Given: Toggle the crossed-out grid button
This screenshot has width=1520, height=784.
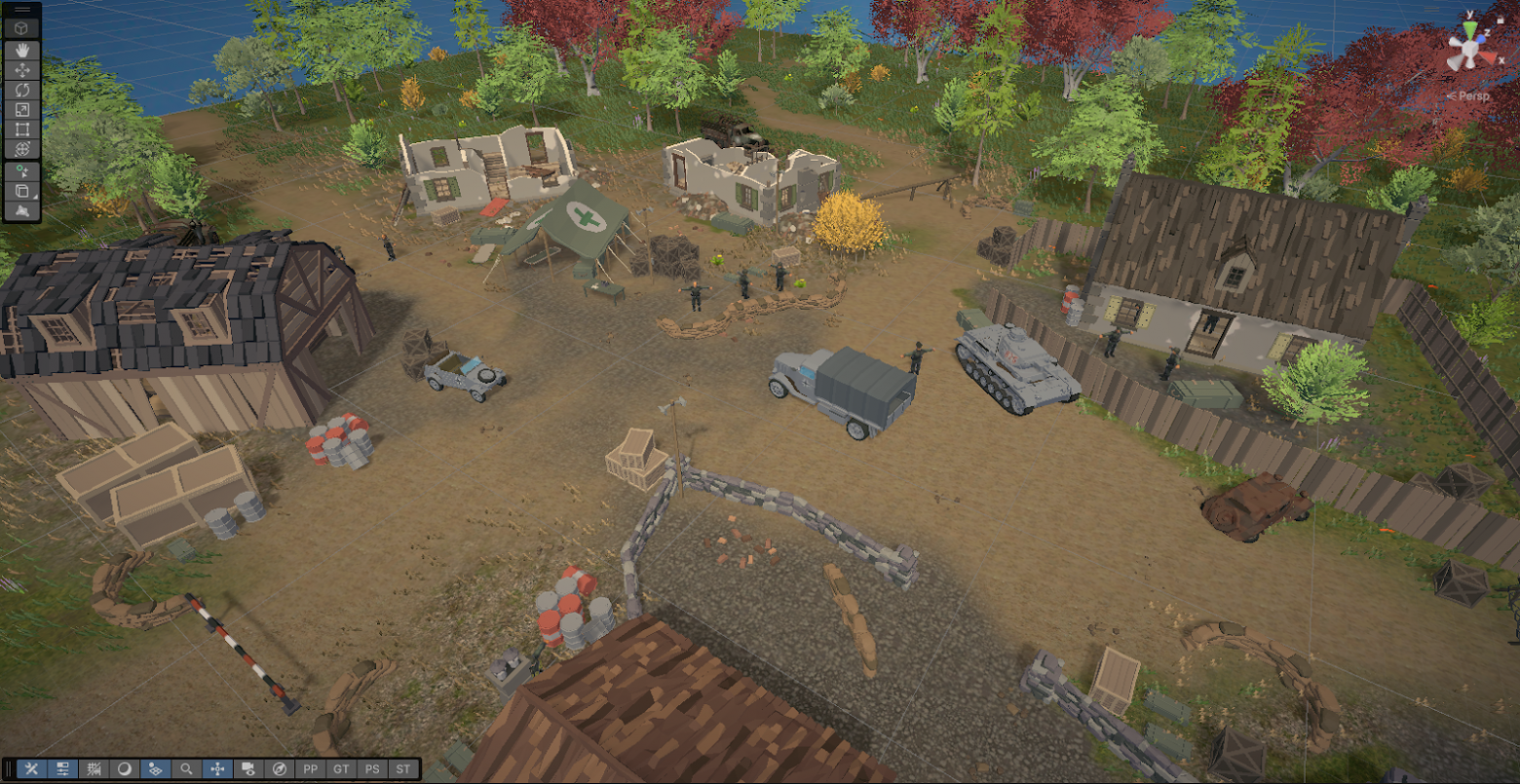Looking at the screenshot, I should pos(94,768).
